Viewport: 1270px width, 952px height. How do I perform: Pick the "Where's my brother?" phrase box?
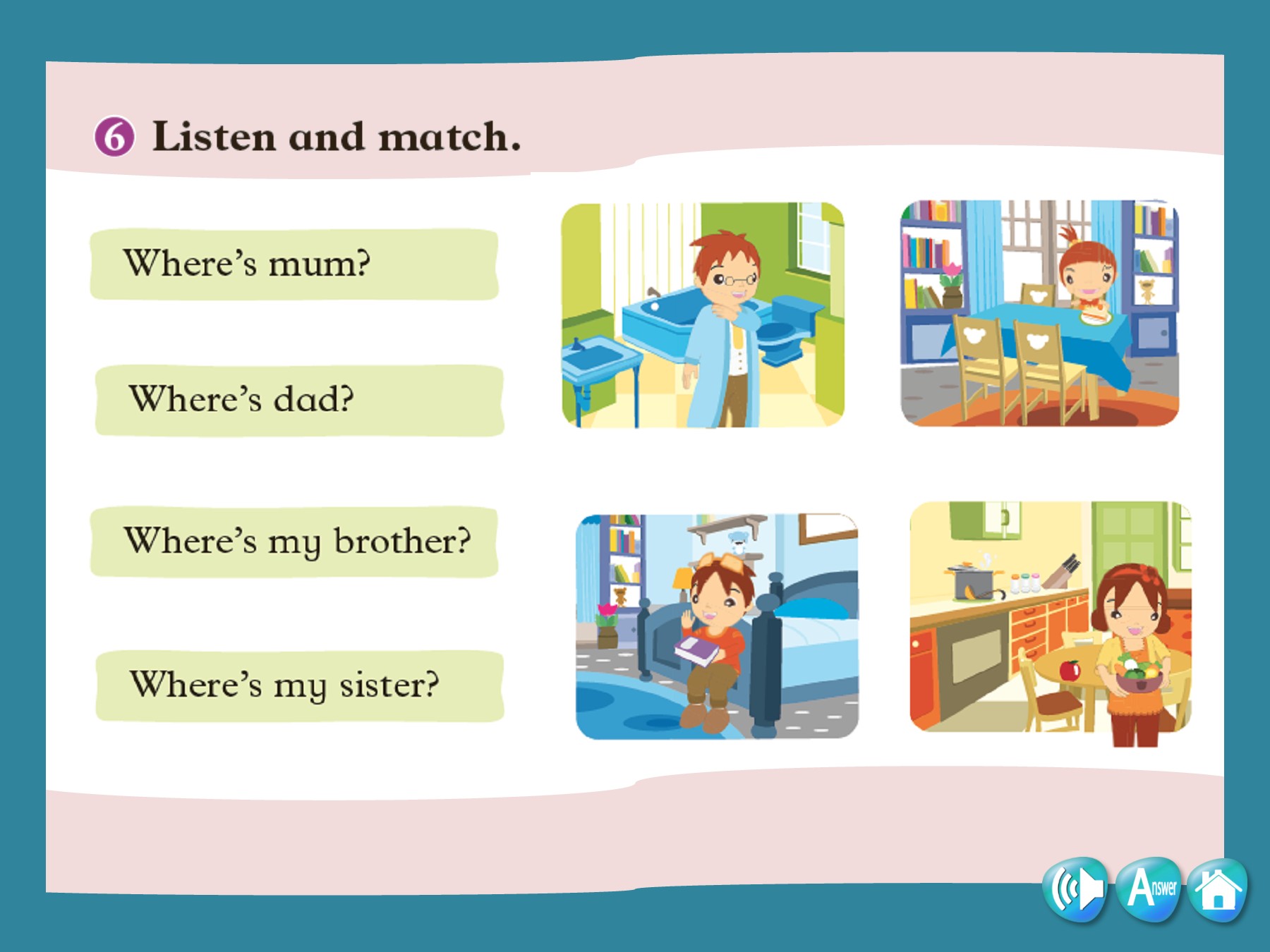tap(294, 542)
